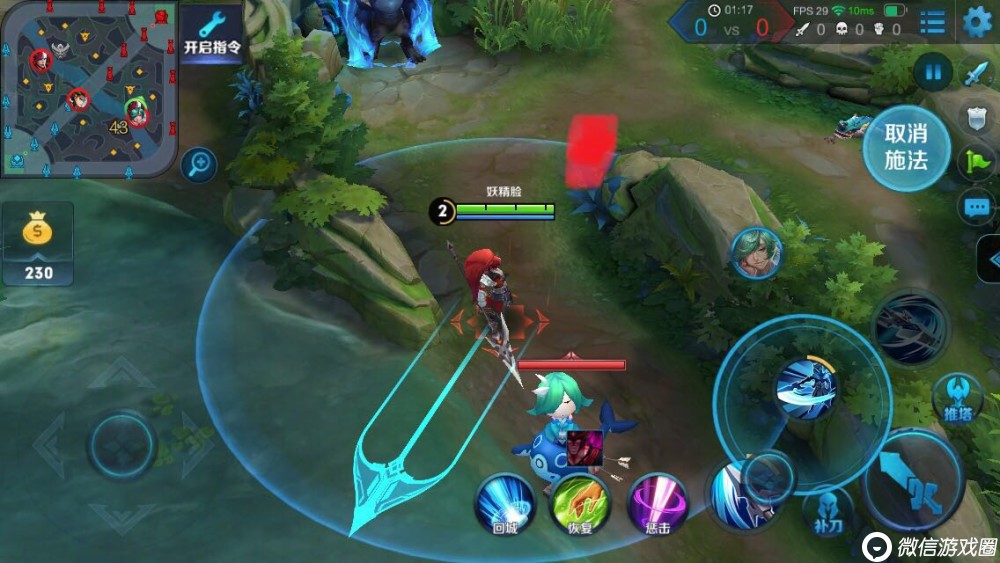Screen dimensions: 1000x563
Task: Tap the minimap
Action: tap(89, 89)
